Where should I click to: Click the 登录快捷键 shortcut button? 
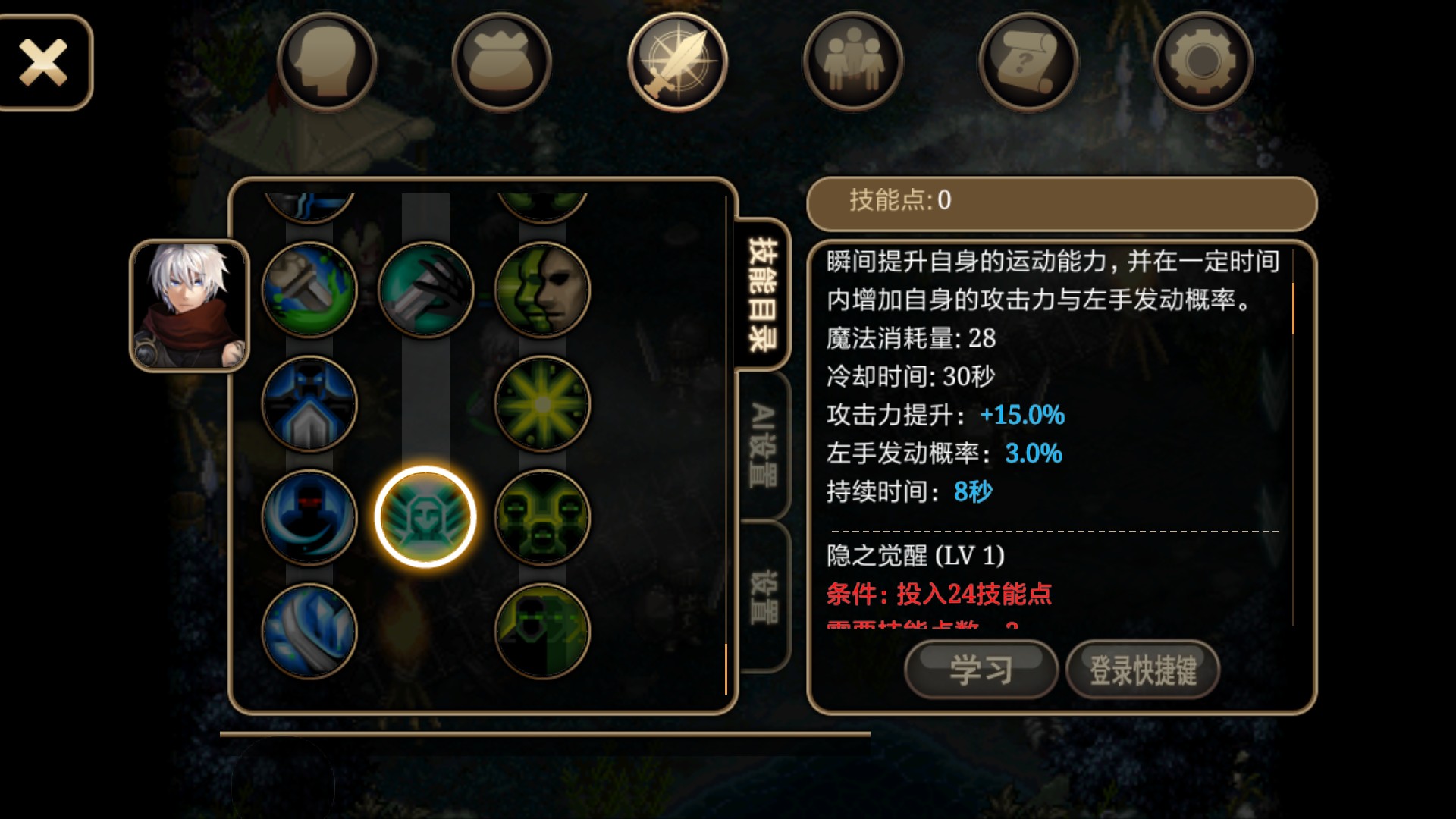pos(1143,670)
